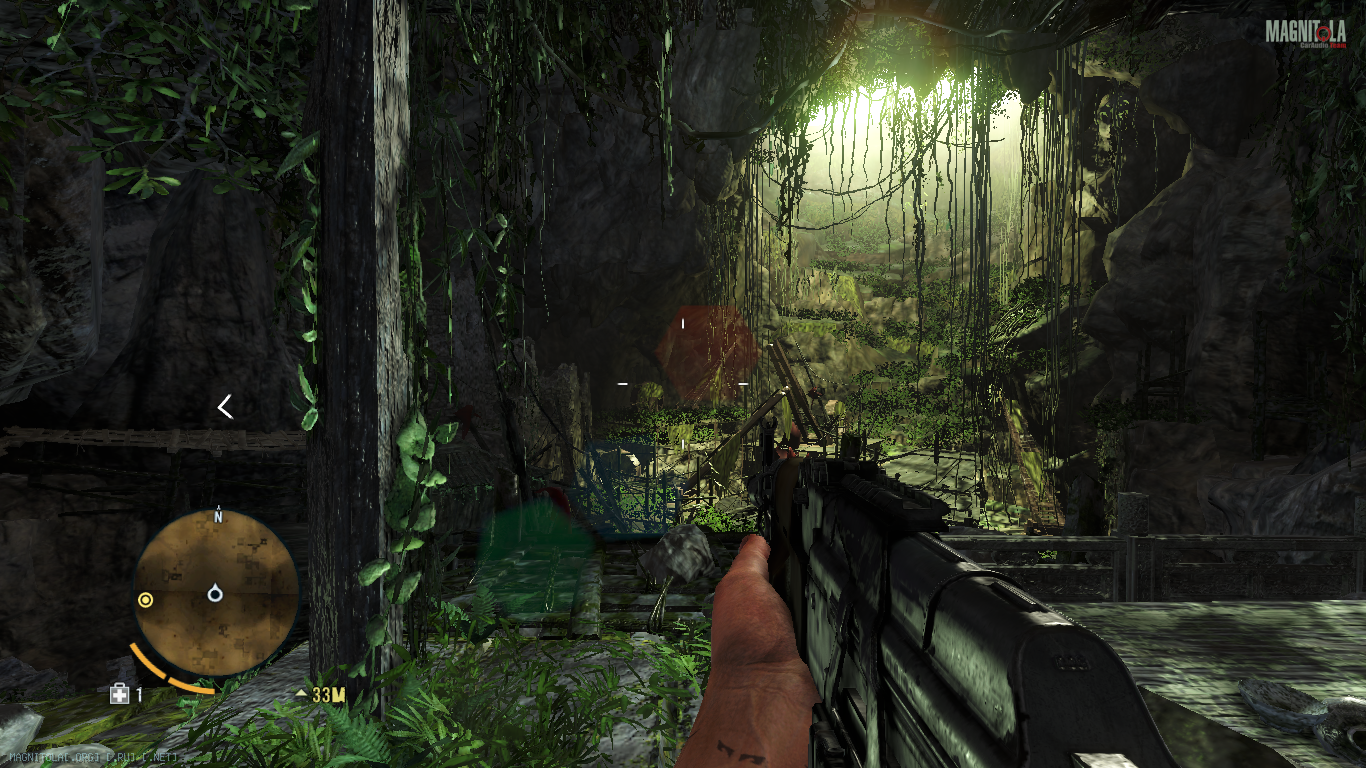Click the Magnitola watermark logo
Screen dimensions: 1366x768
1305,33
